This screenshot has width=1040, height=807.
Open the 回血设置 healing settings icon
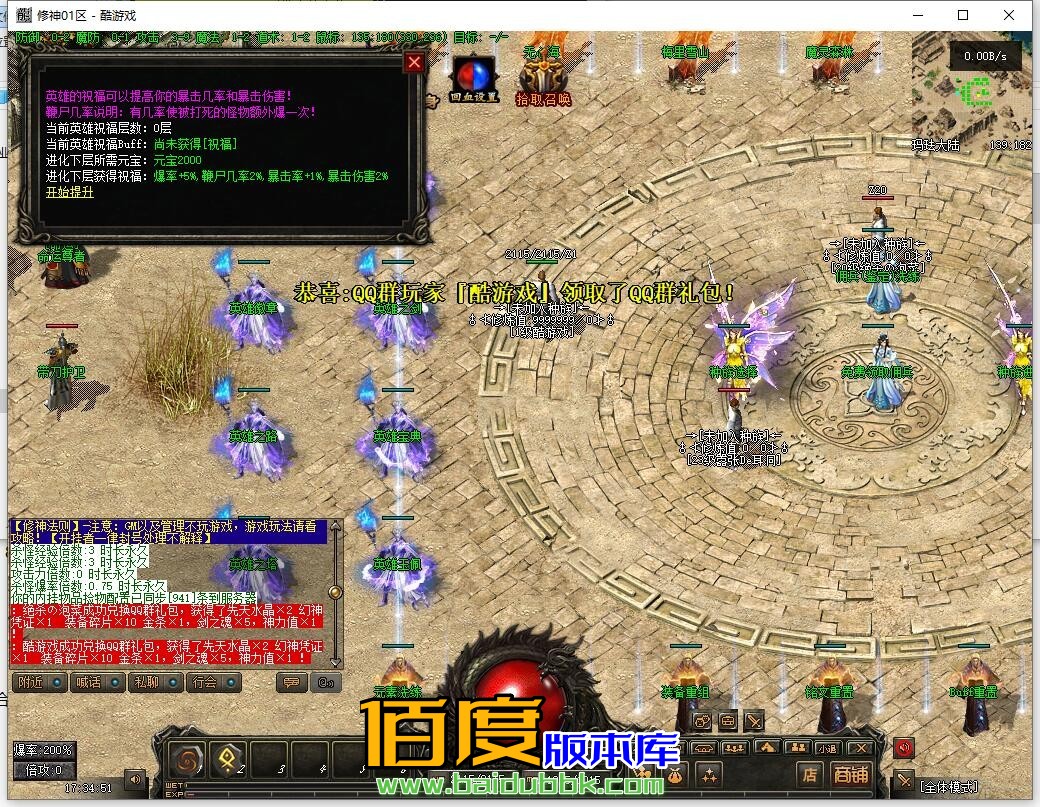click(471, 80)
